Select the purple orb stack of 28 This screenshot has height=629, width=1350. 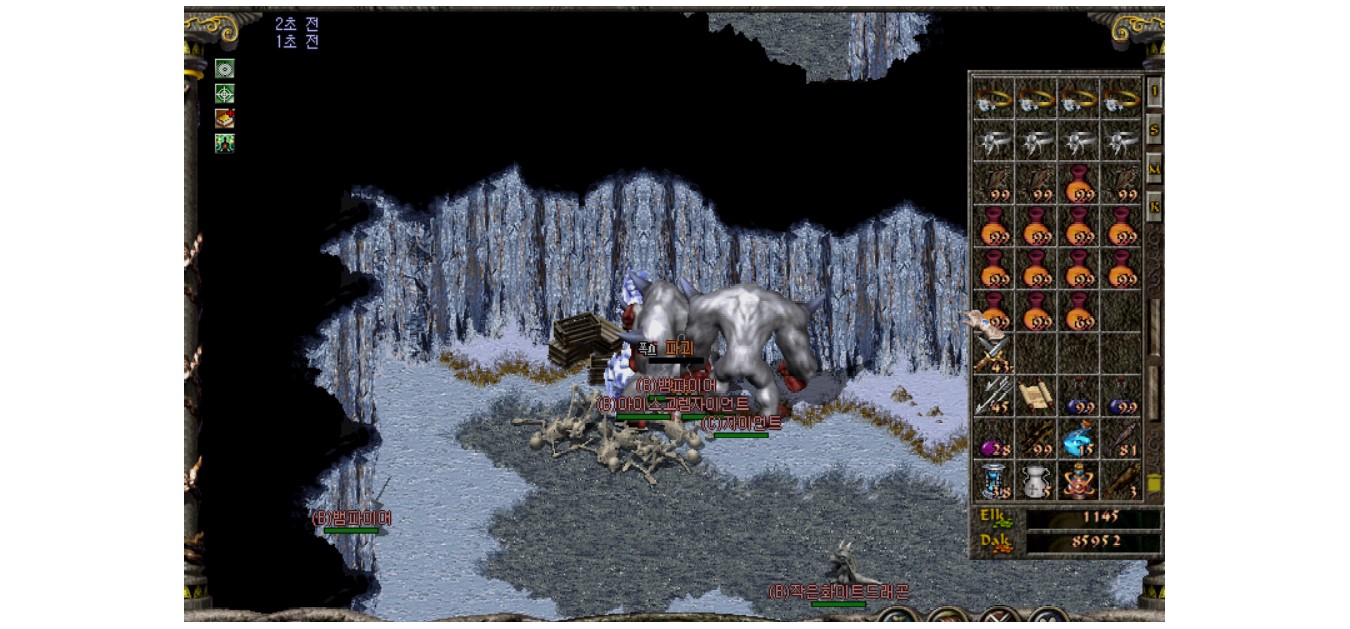coord(994,439)
